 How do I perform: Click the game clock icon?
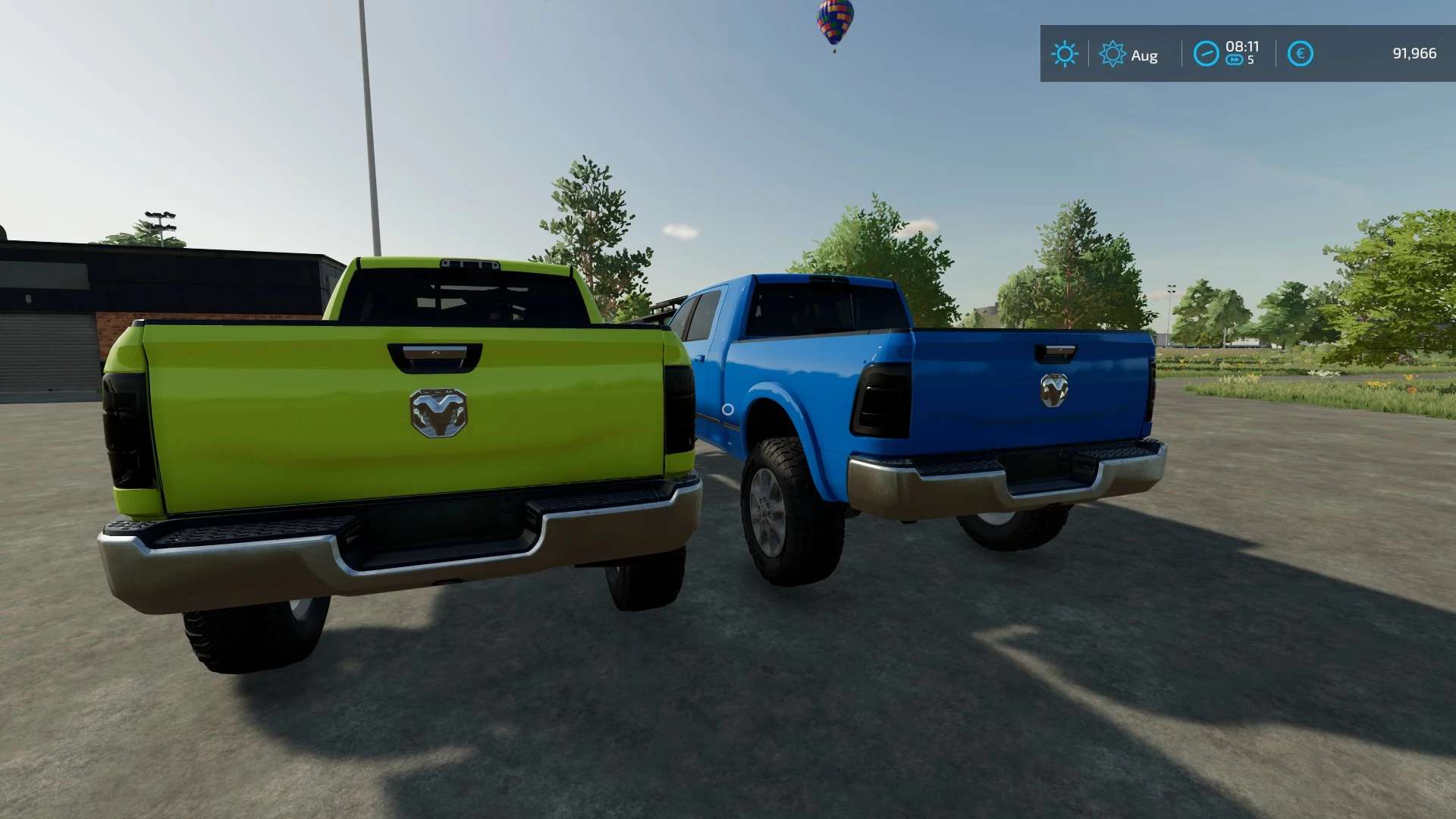1206,54
